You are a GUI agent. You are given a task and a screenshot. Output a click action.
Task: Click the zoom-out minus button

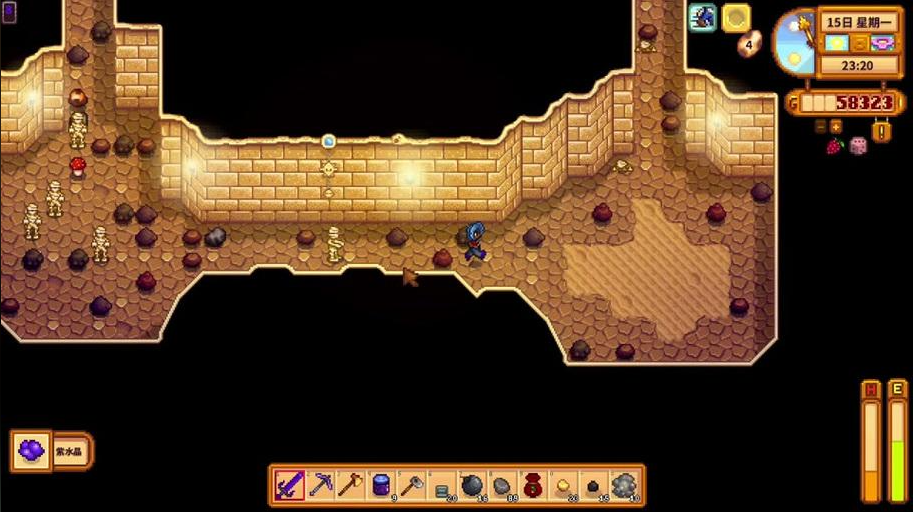pos(820,126)
